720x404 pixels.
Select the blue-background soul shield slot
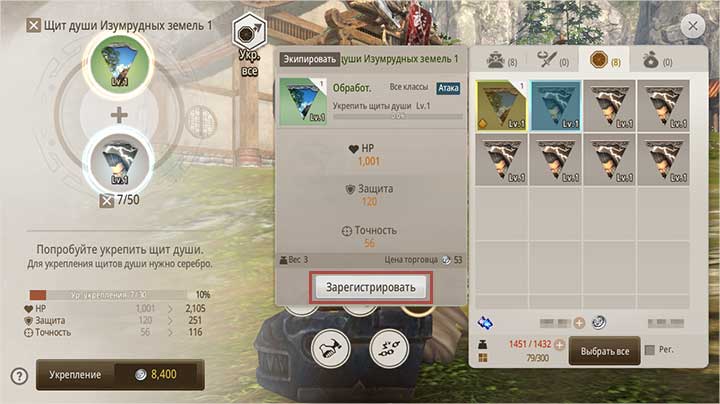(554, 106)
